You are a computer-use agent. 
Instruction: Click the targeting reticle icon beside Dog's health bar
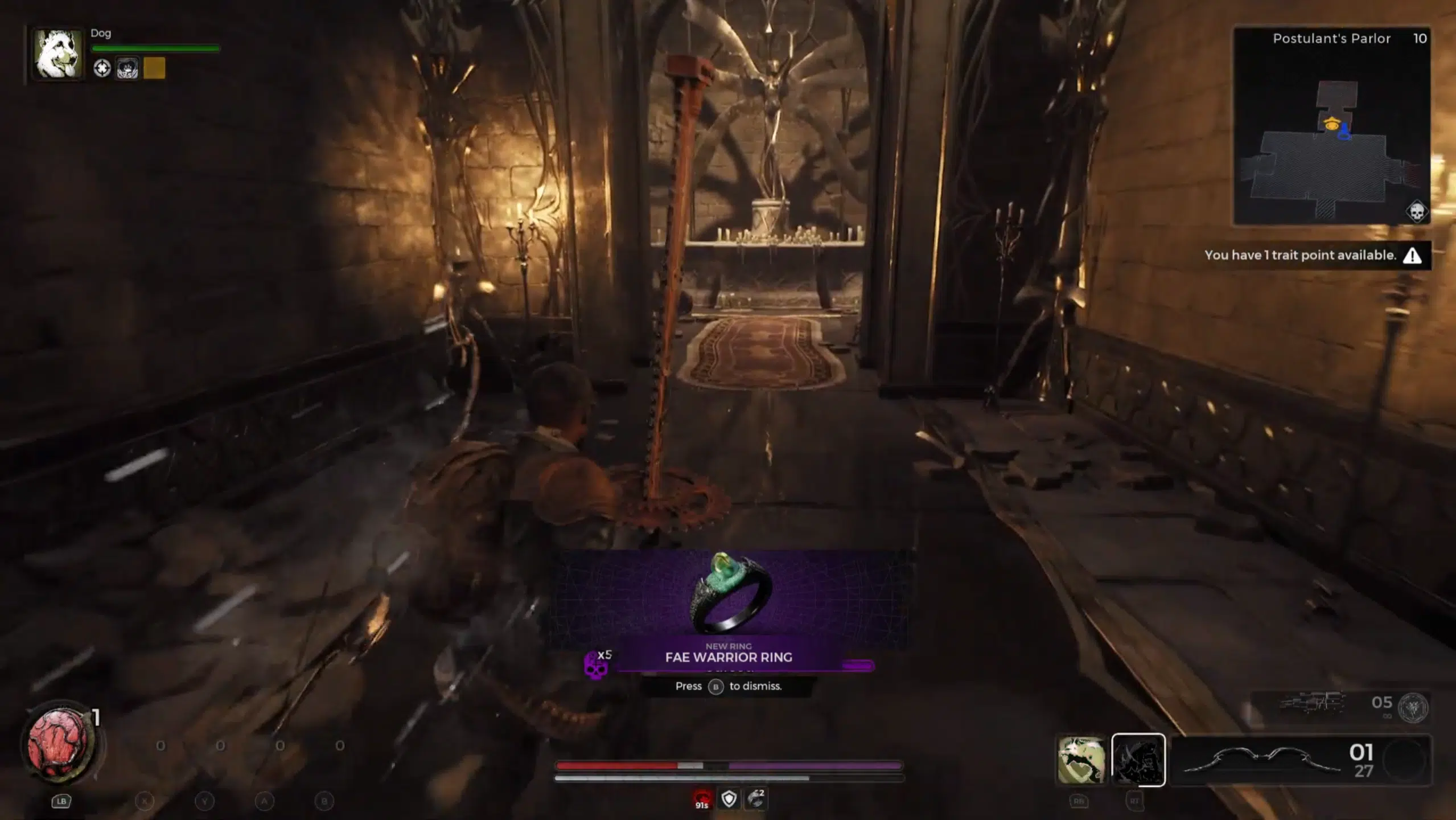[102, 69]
